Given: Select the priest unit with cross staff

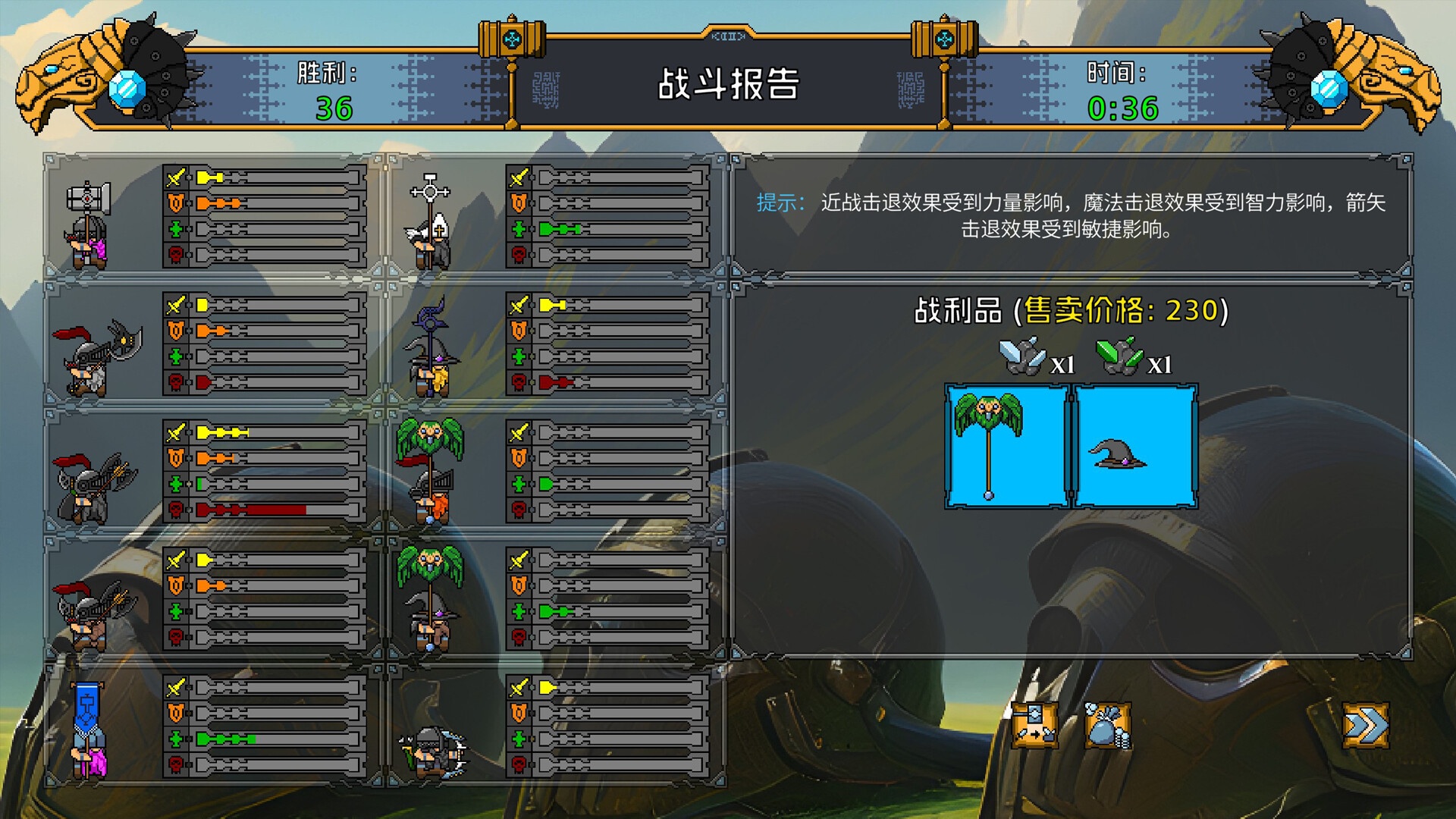Looking at the screenshot, I should (x=428, y=220).
